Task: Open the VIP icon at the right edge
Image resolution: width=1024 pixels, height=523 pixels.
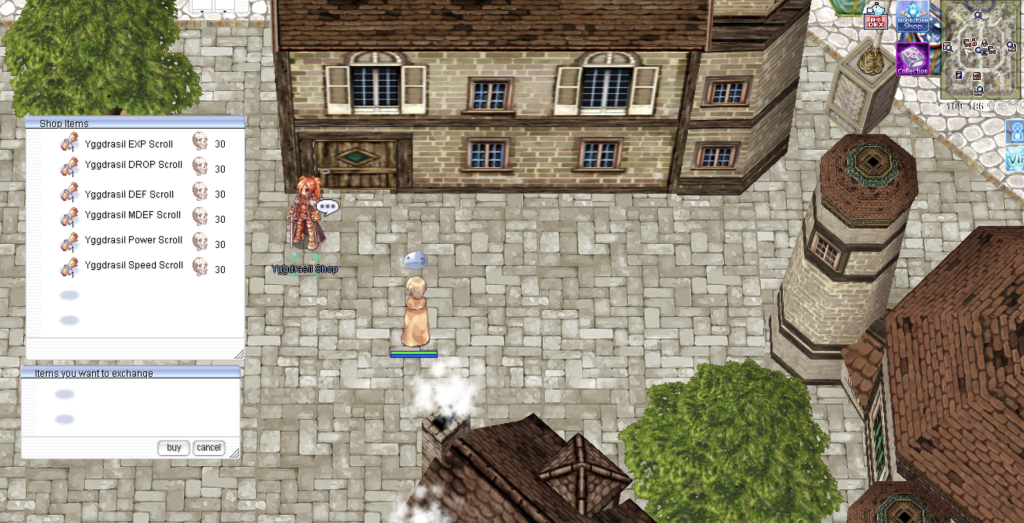Action: click(1014, 159)
